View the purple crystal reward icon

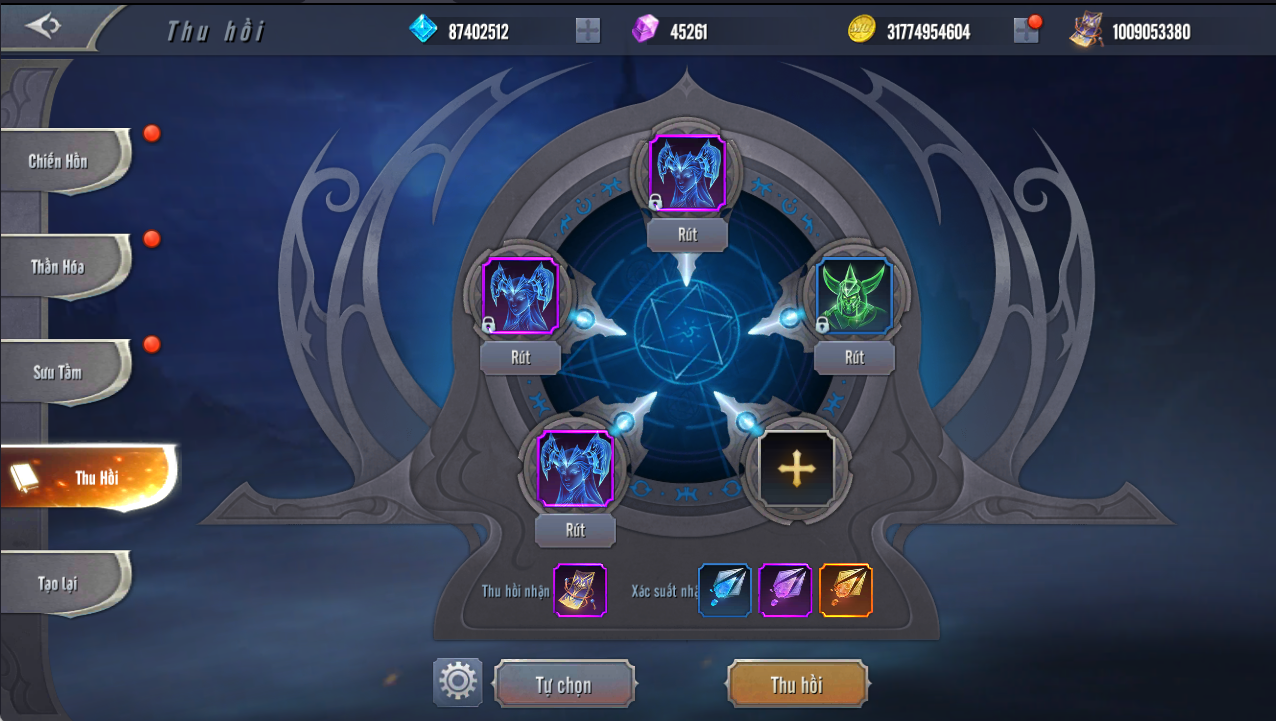coord(785,590)
